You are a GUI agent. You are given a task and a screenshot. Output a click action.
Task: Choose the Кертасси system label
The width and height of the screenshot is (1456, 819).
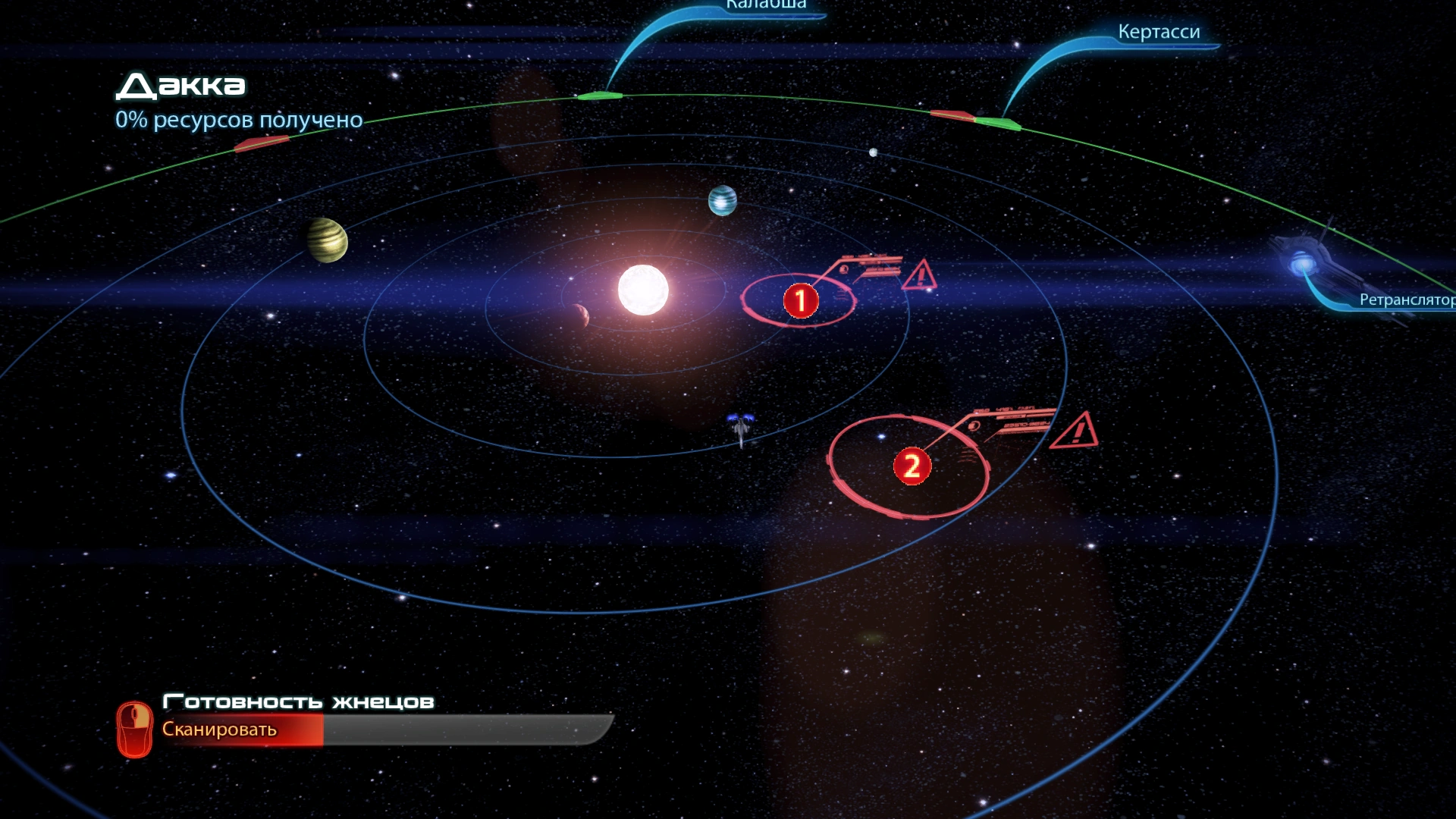pyautogui.click(x=1159, y=32)
